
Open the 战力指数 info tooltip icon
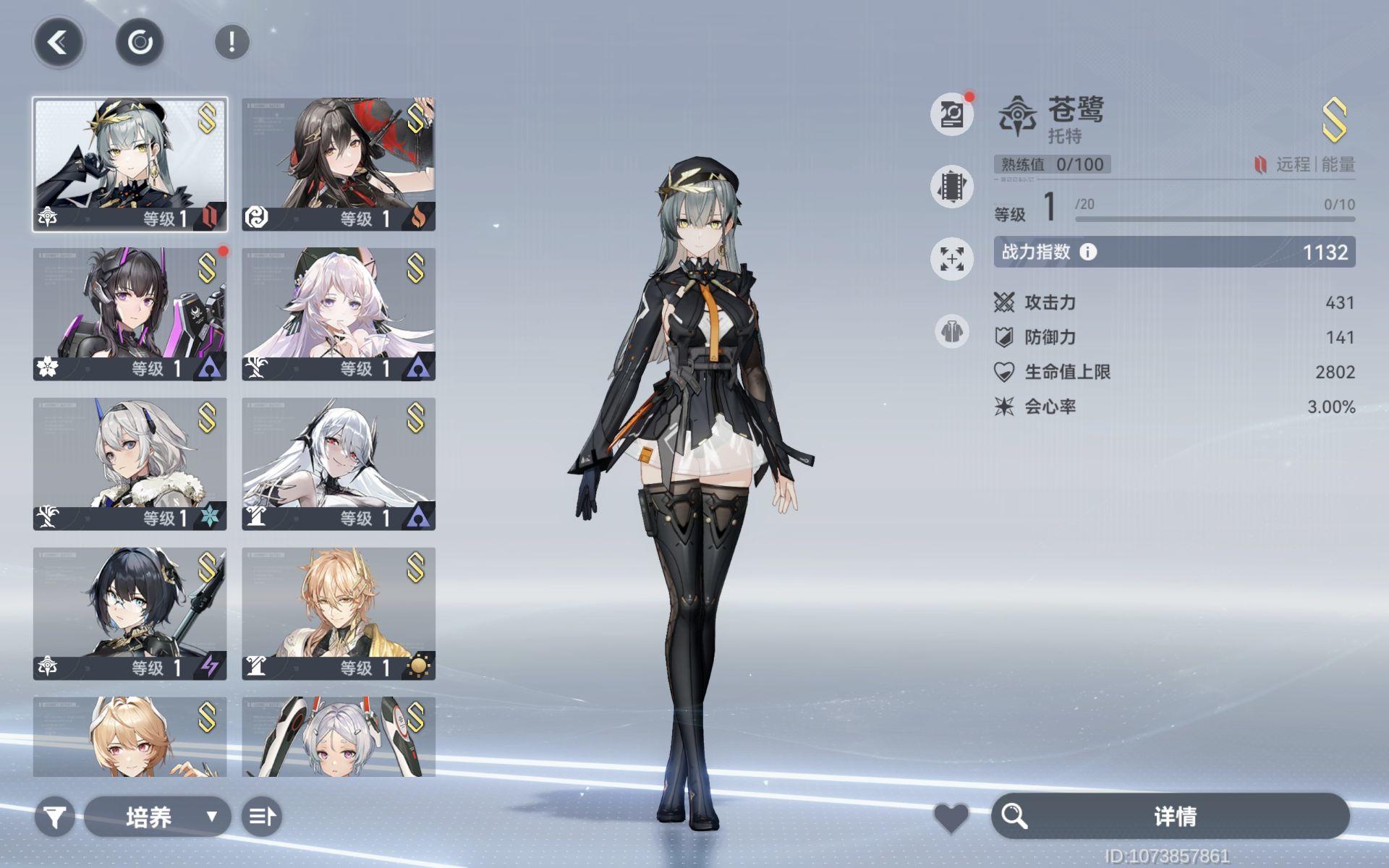(1089, 253)
